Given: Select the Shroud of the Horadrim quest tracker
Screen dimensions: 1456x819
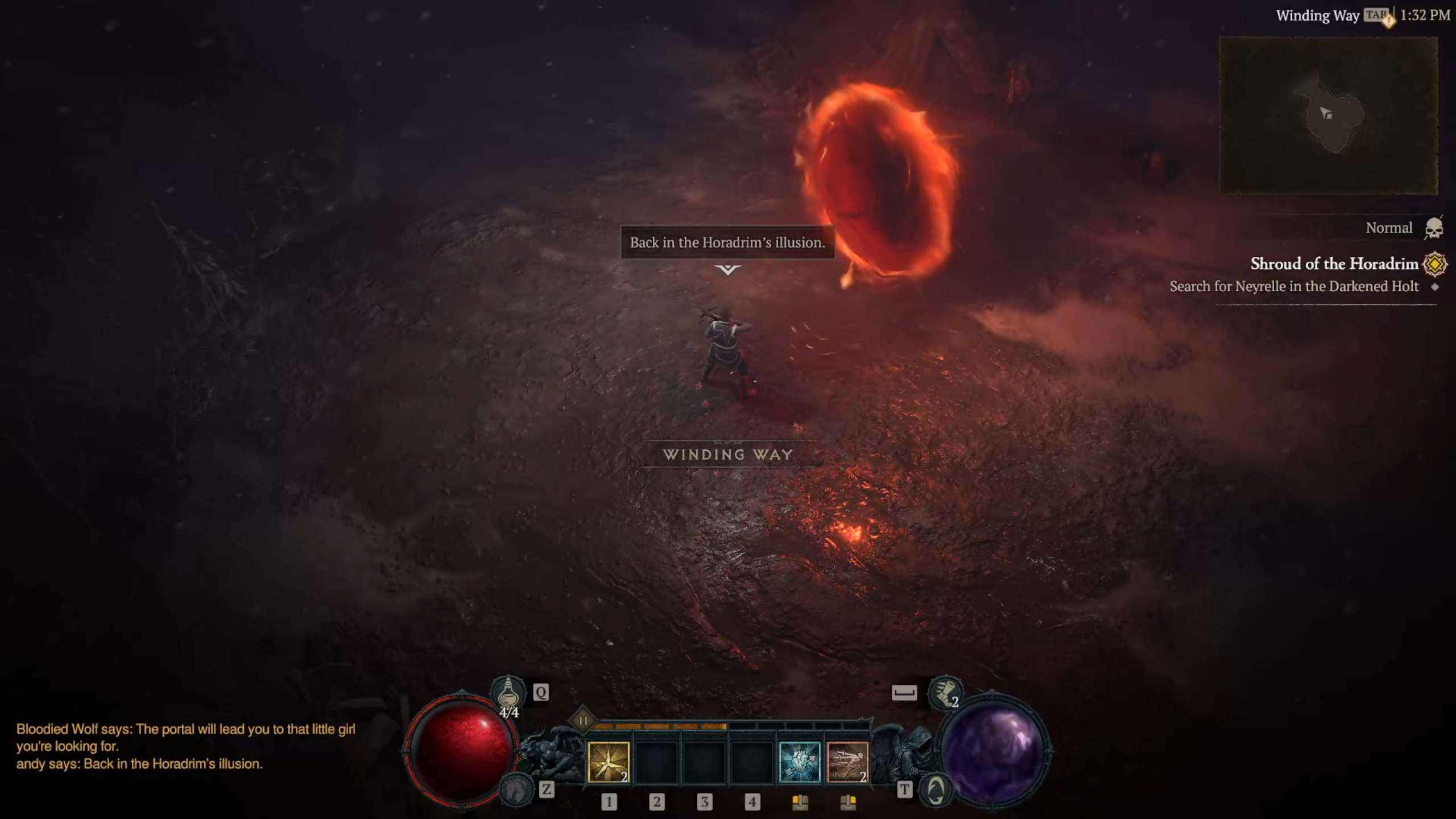Looking at the screenshot, I should tap(1334, 264).
